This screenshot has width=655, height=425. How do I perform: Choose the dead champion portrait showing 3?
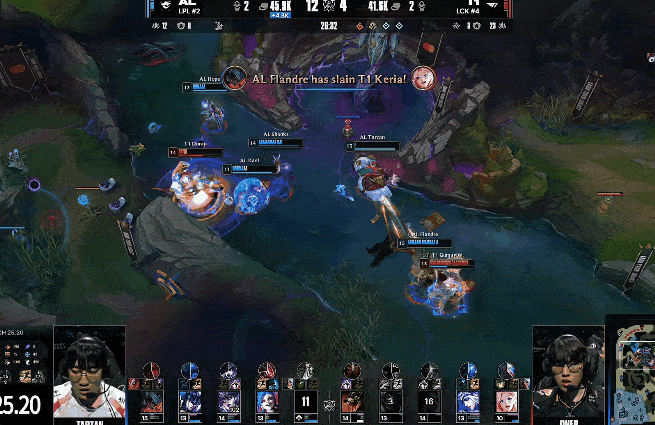point(390,402)
